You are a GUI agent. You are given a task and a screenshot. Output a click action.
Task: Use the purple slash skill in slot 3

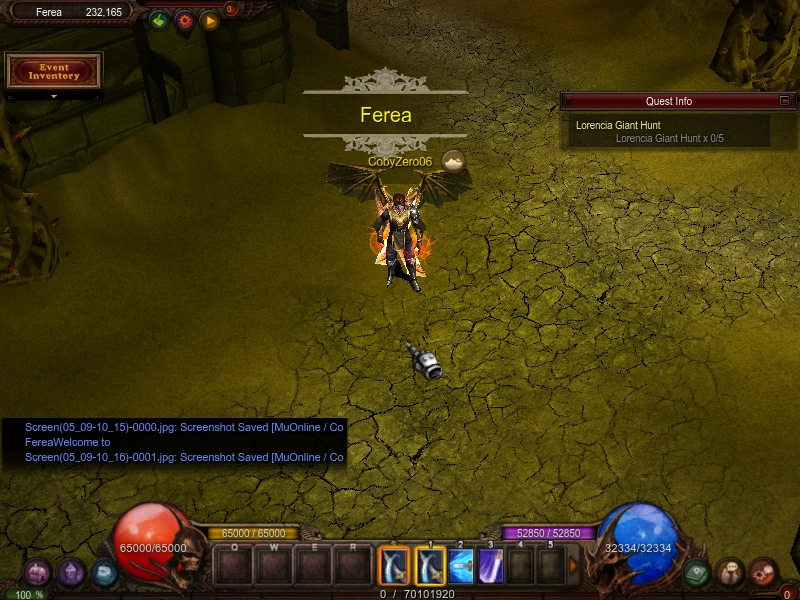point(491,566)
